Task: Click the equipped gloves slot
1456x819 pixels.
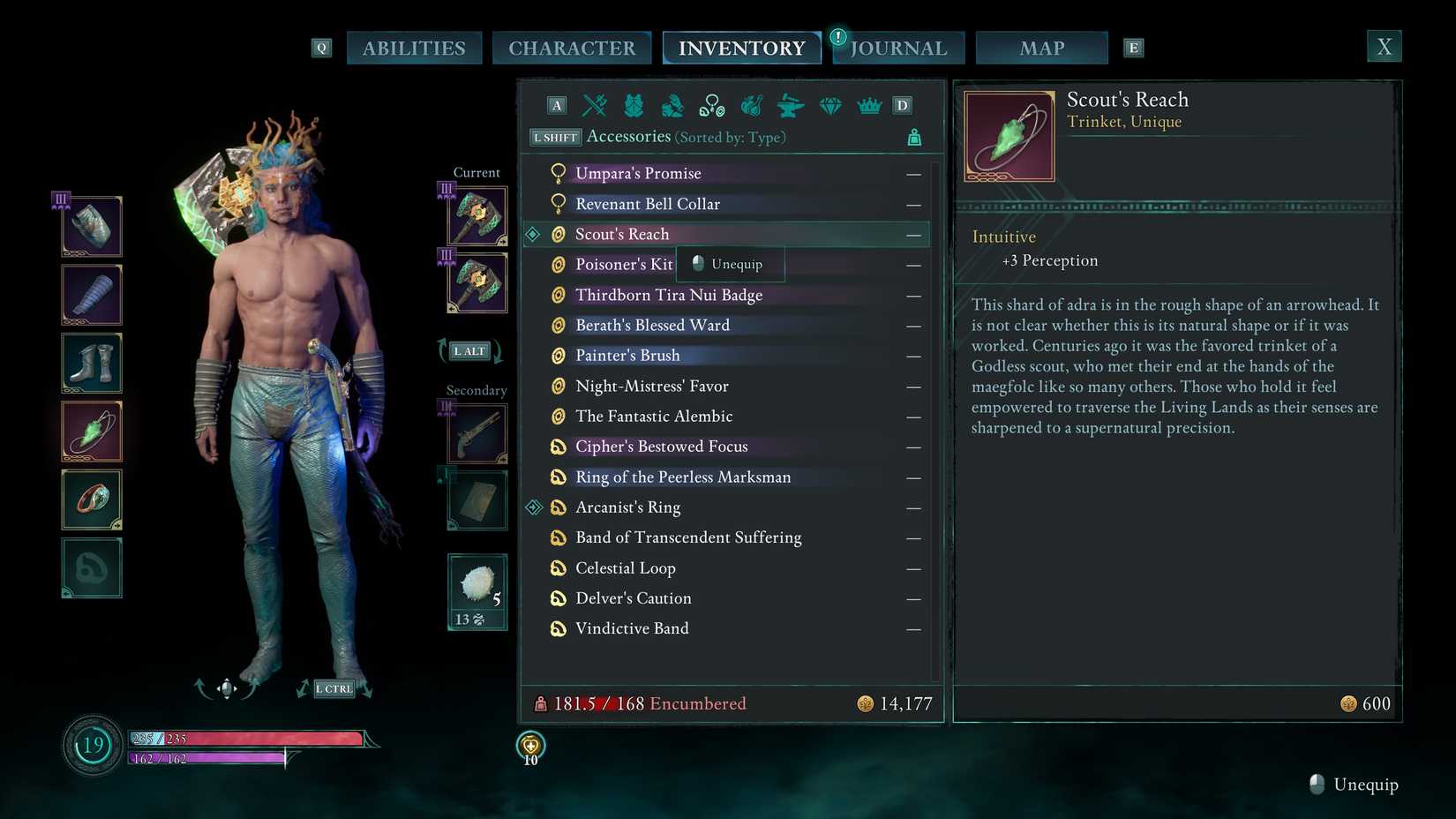Action: 92,295
